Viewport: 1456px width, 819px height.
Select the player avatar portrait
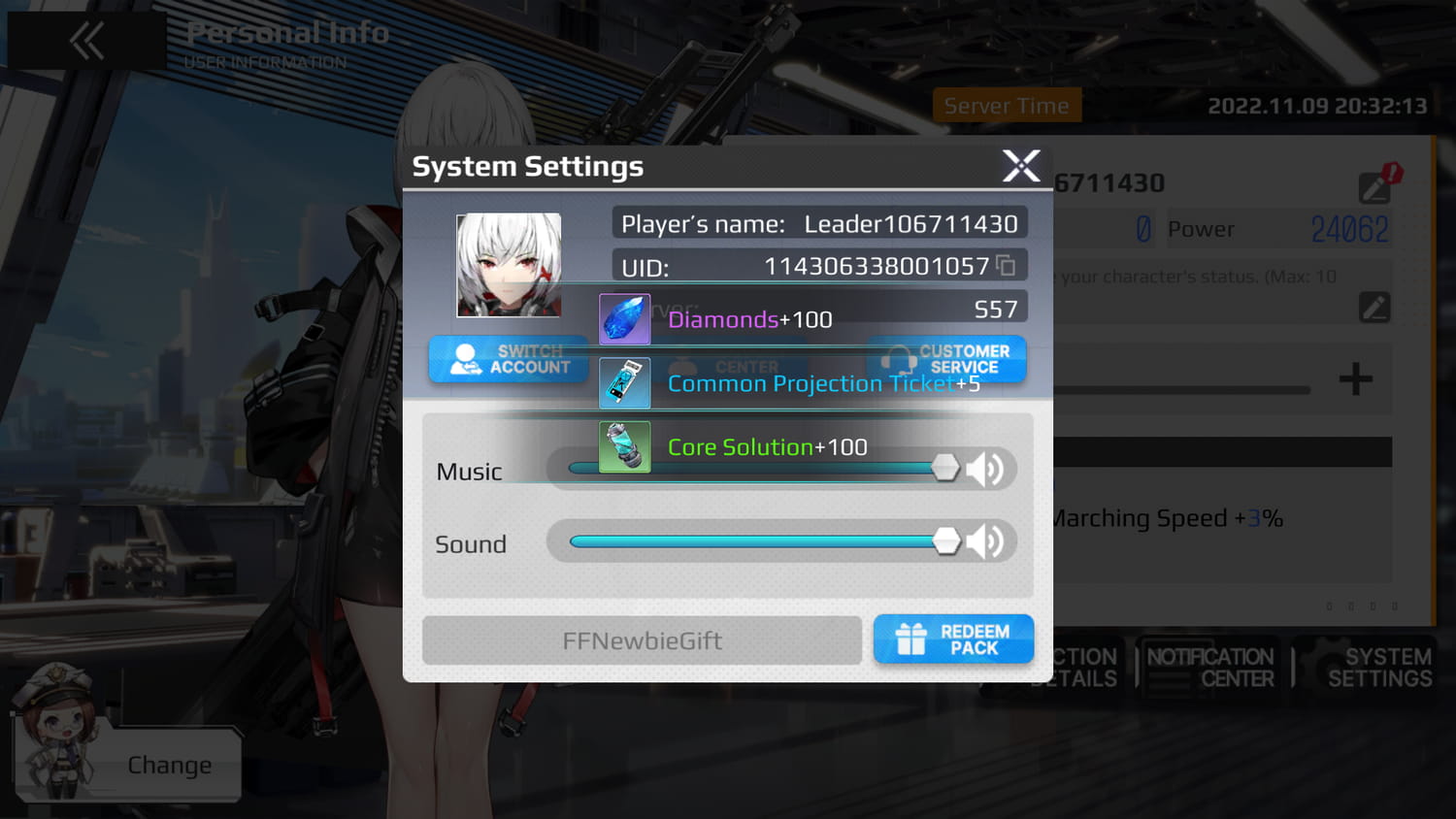tap(509, 265)
